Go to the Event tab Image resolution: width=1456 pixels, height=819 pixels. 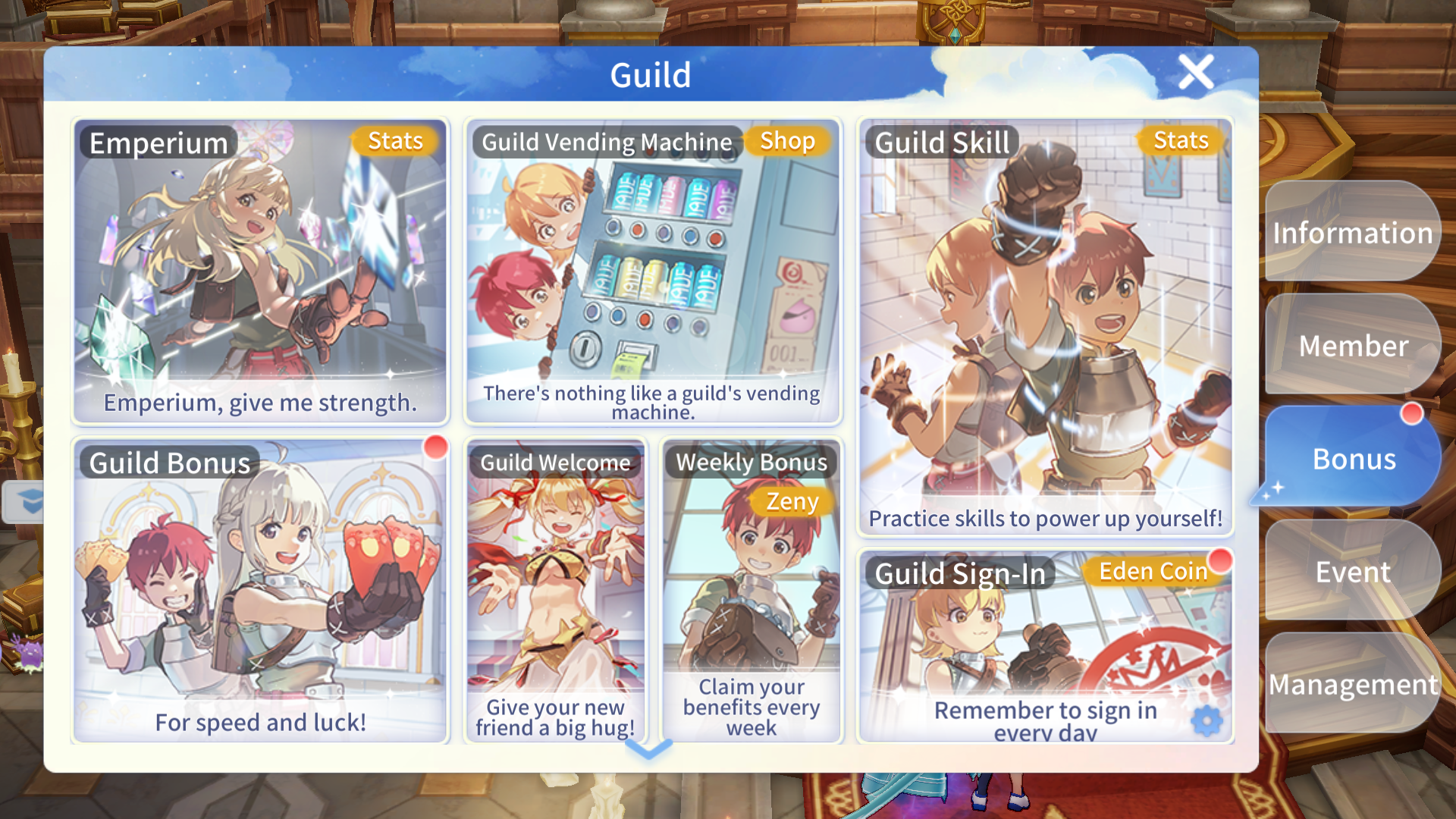[1352, 572]
